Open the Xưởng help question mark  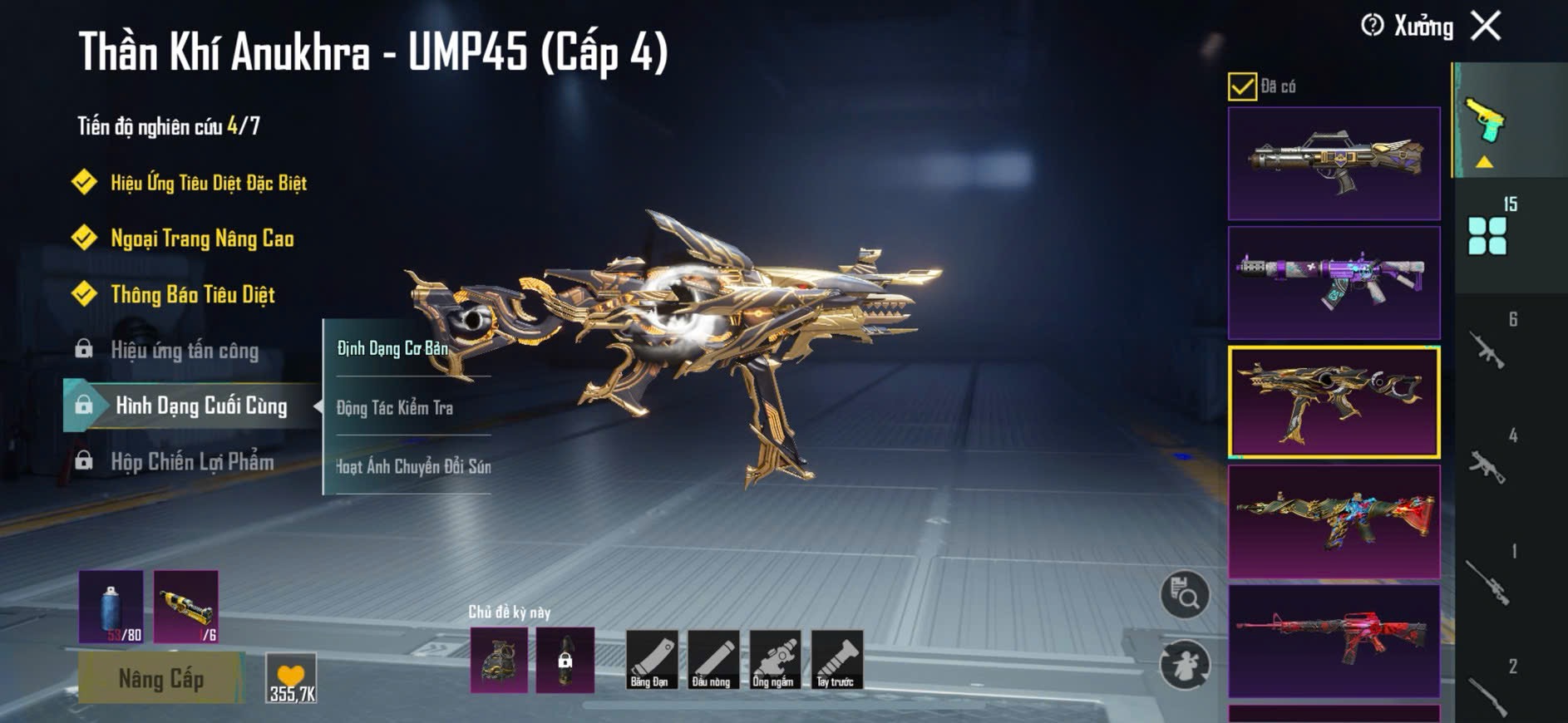tap(1372, 26)
